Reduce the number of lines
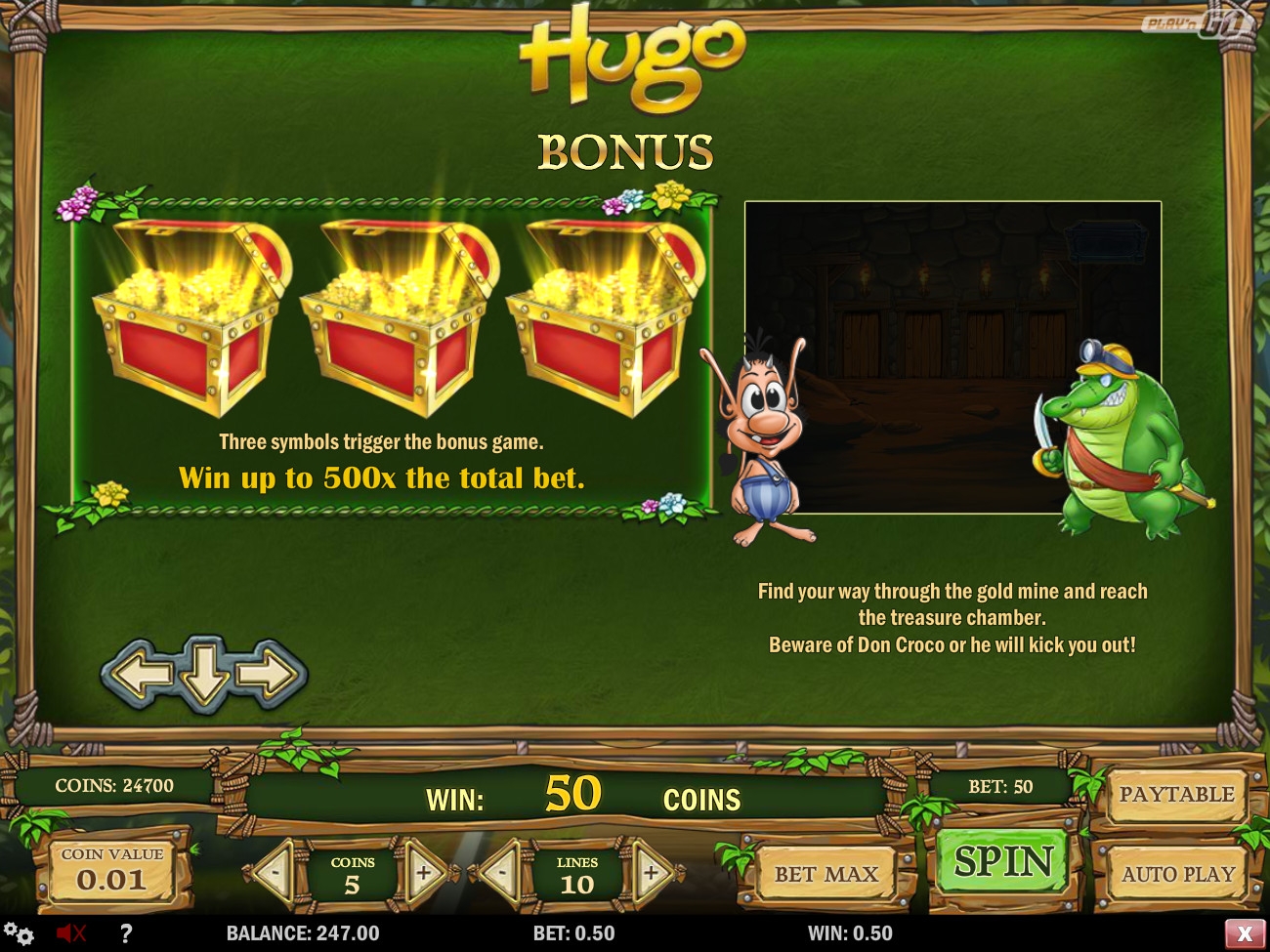 tap(500, 871)
